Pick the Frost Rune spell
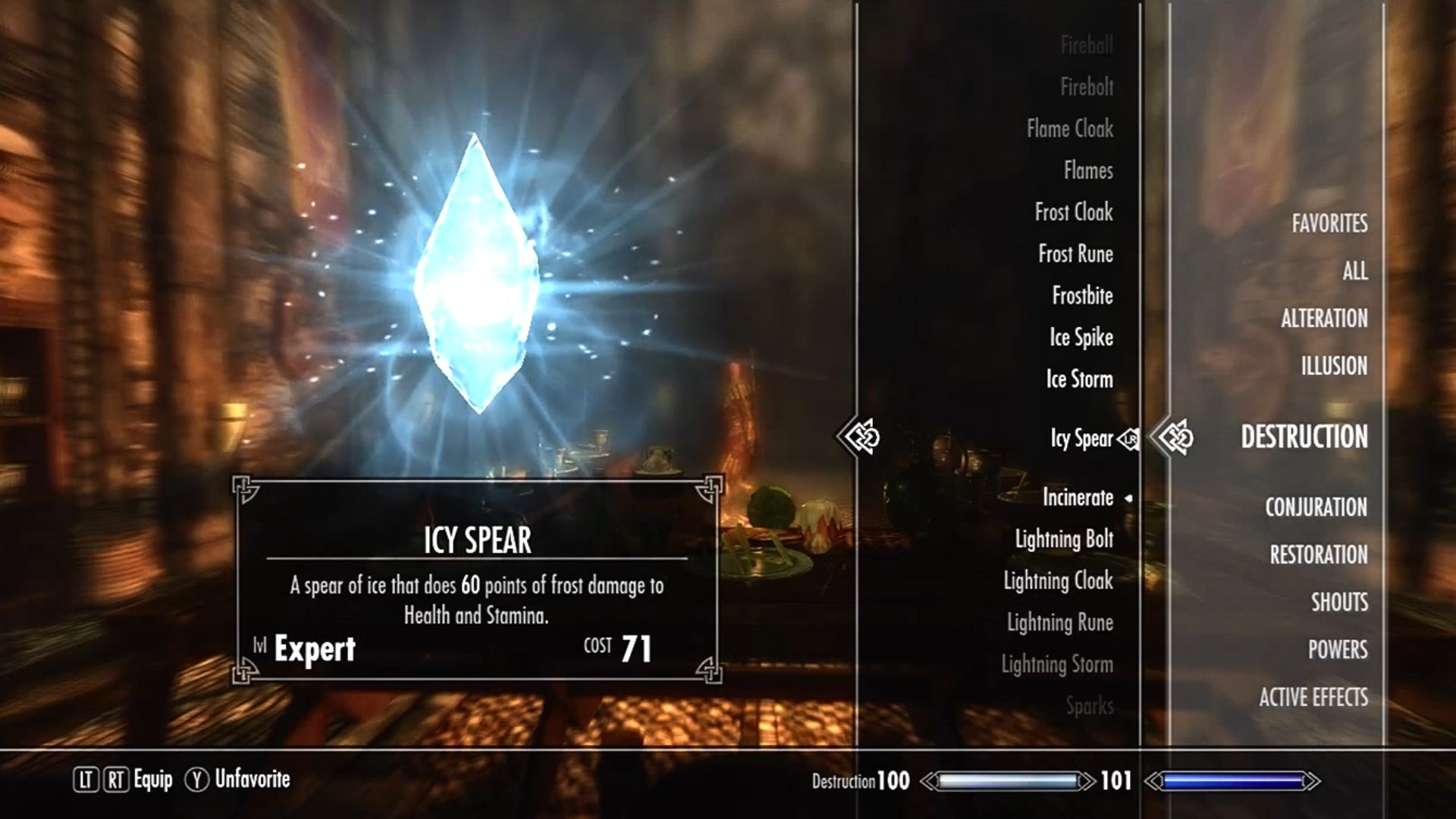Screen dimensions: 1456x819 [x=1075, y=254]
